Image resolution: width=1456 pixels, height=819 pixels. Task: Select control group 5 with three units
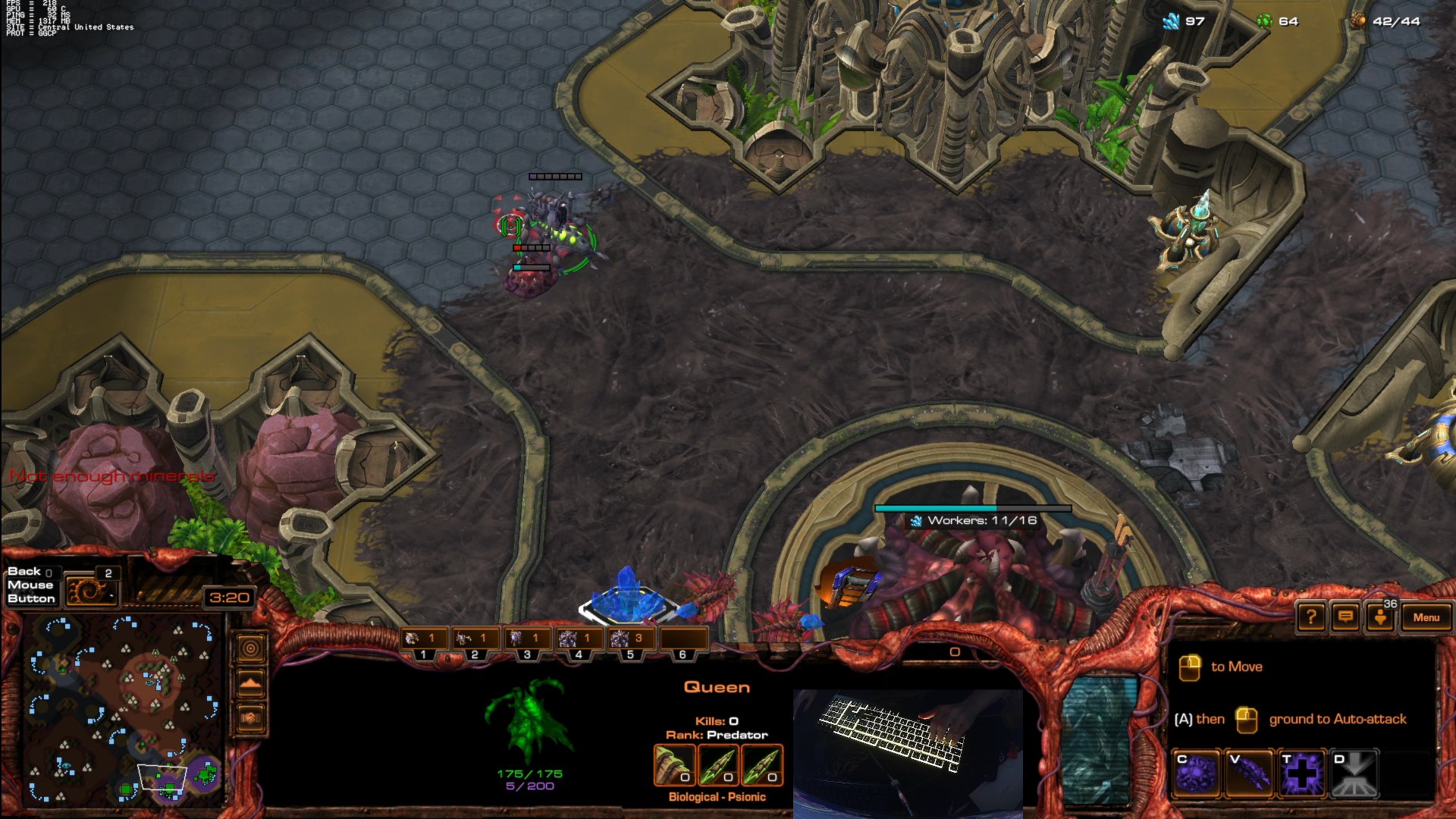(x=631, y=638)
